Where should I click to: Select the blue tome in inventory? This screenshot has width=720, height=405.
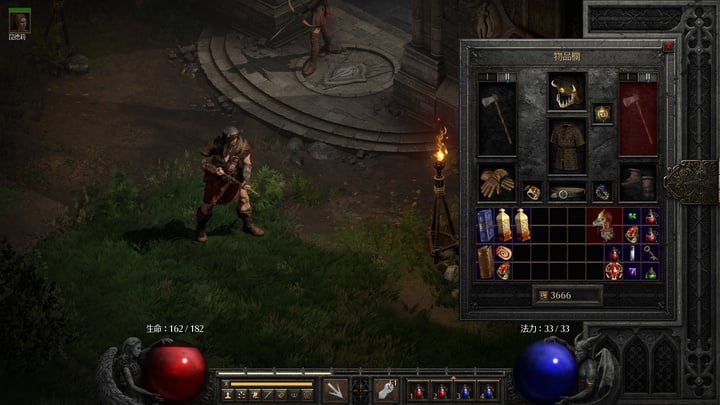(x=485, y=224)
